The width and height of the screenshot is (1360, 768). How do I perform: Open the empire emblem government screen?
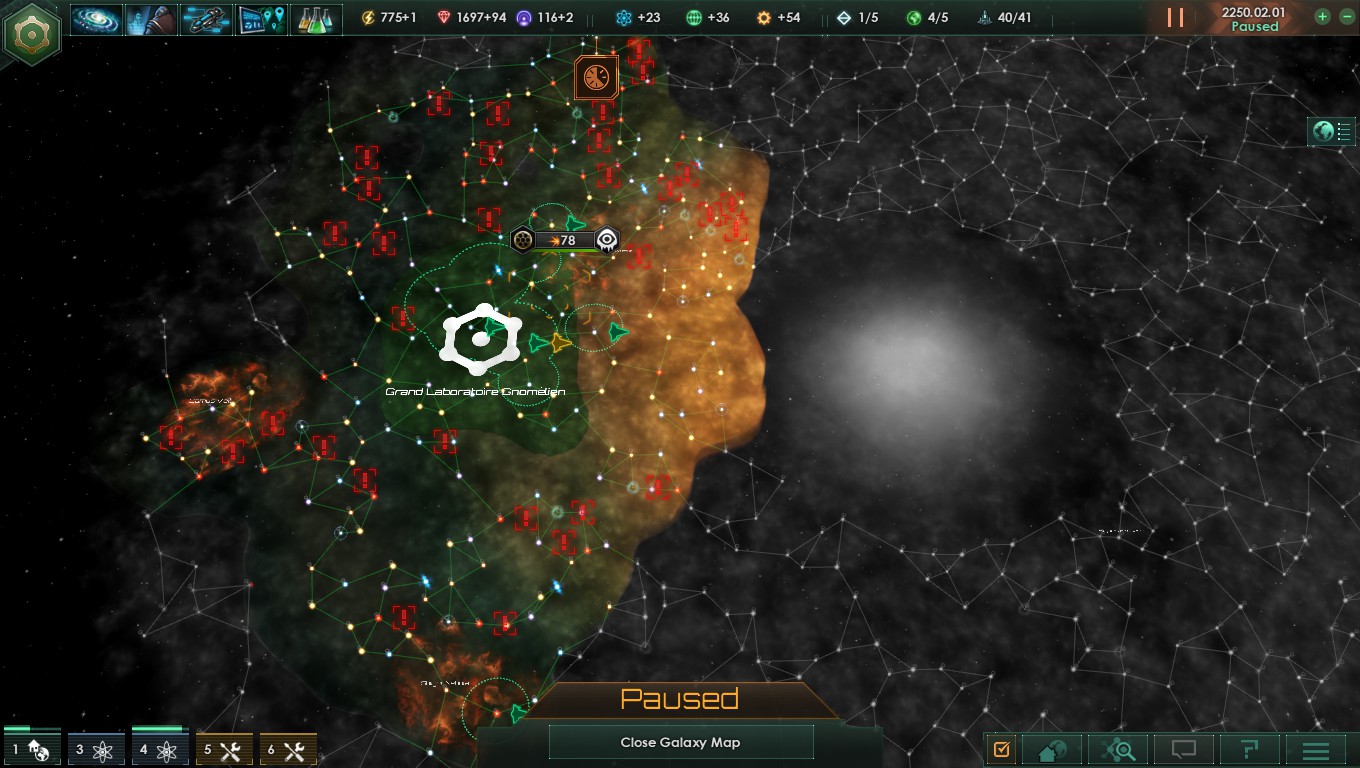click(x=33, y=33)
